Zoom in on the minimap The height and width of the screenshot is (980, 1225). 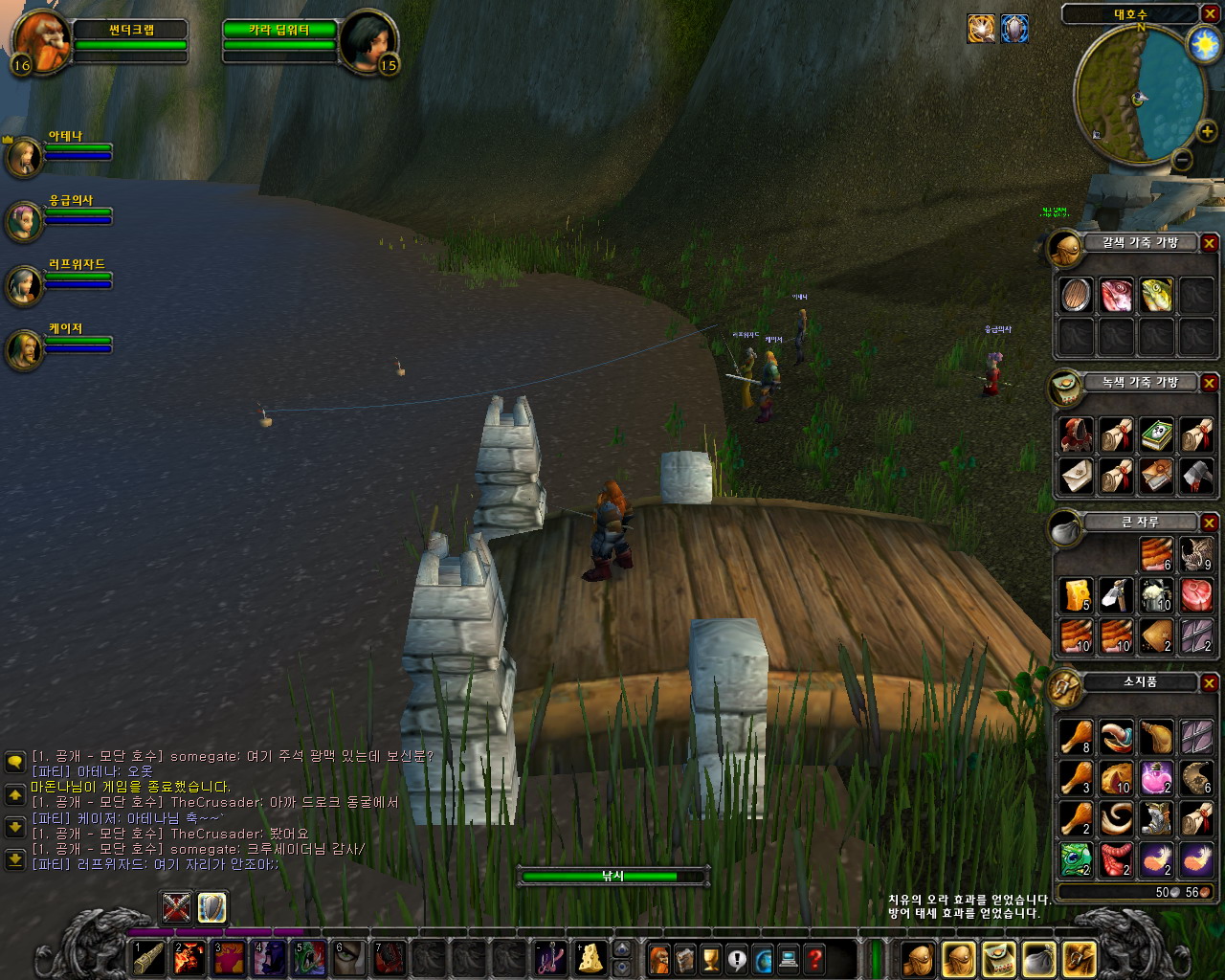(1207, 132)
